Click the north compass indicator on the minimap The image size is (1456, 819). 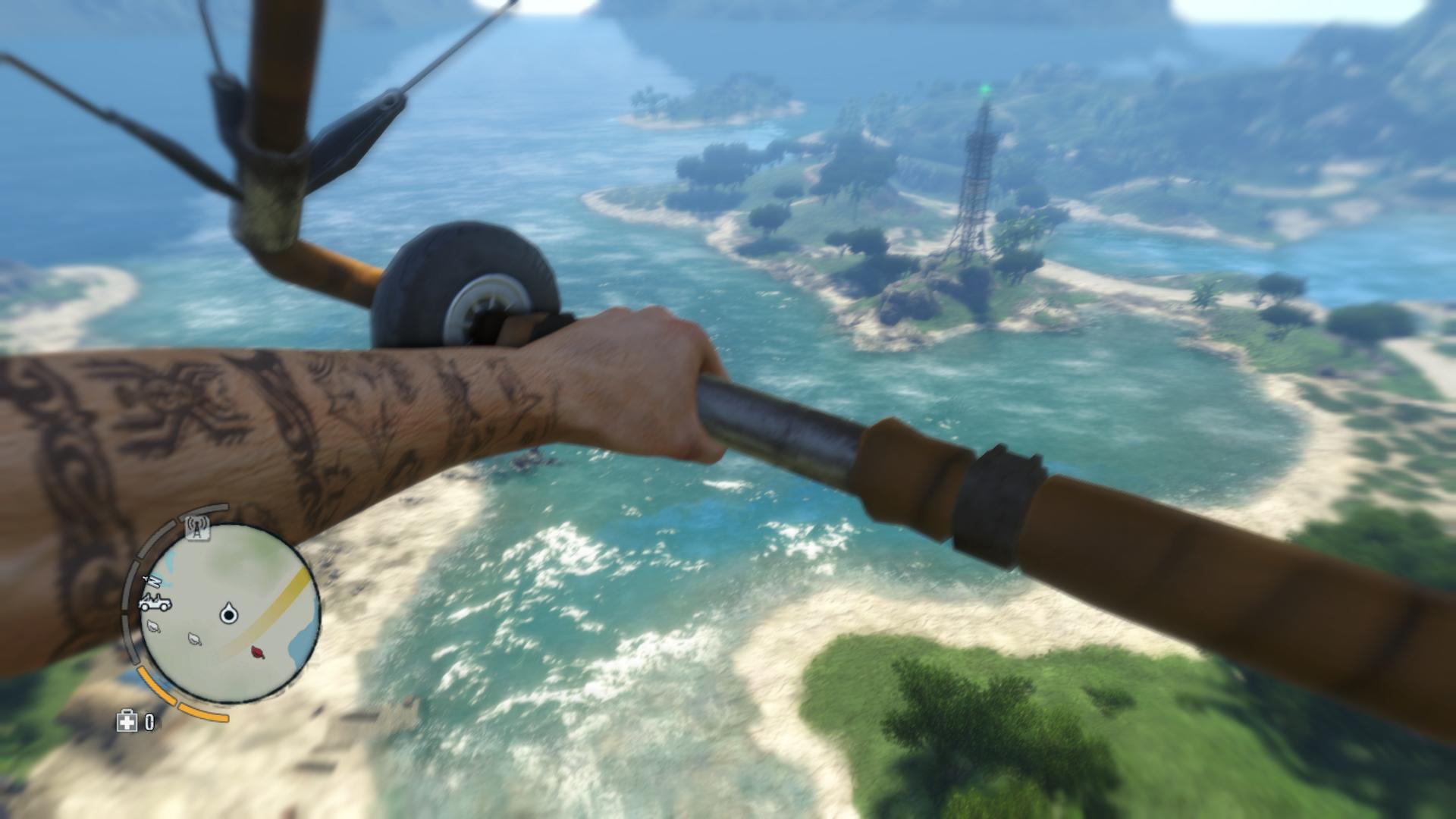(x=152, y=582)
